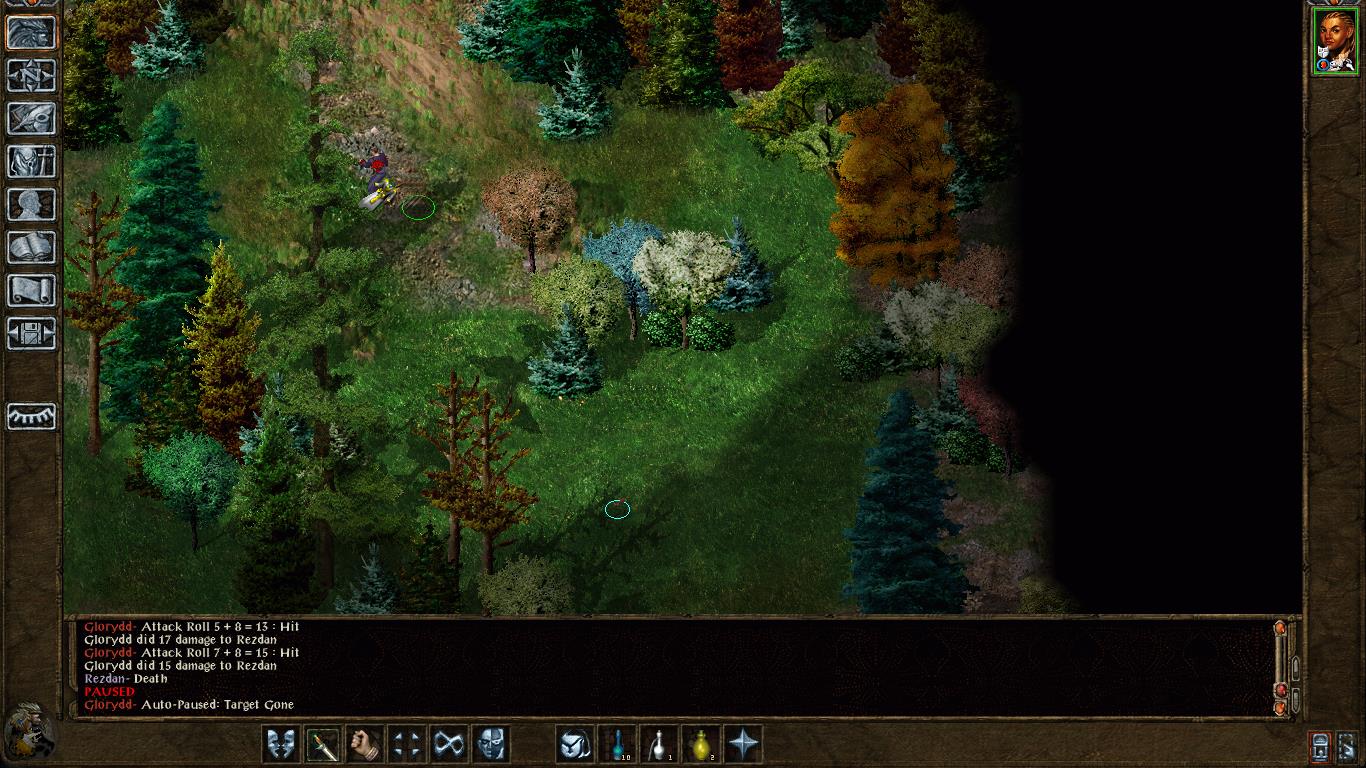This screenshot has width=1366, height=768.
Task: Open the area map from the sidebar
Action: [x=31, y=75]
